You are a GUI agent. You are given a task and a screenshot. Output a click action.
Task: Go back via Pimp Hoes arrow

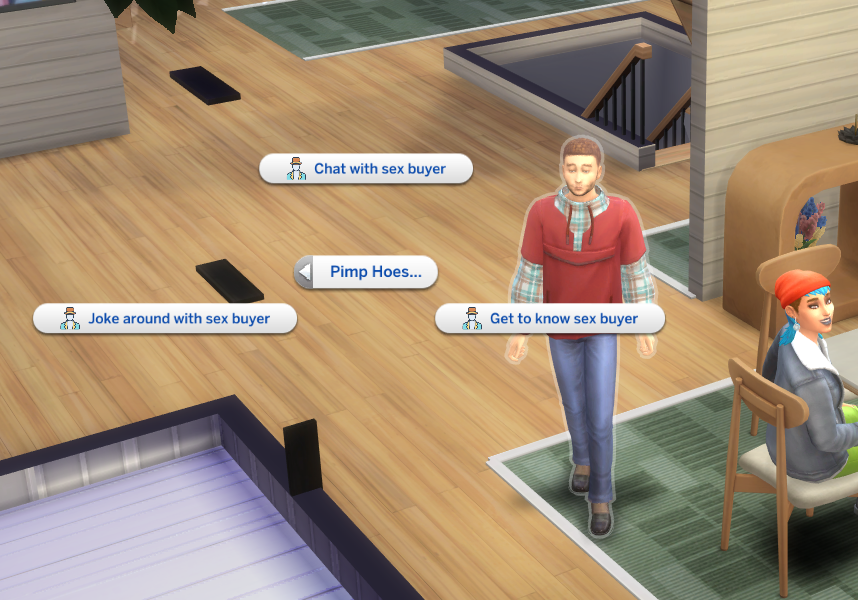(x=305, y=272)
